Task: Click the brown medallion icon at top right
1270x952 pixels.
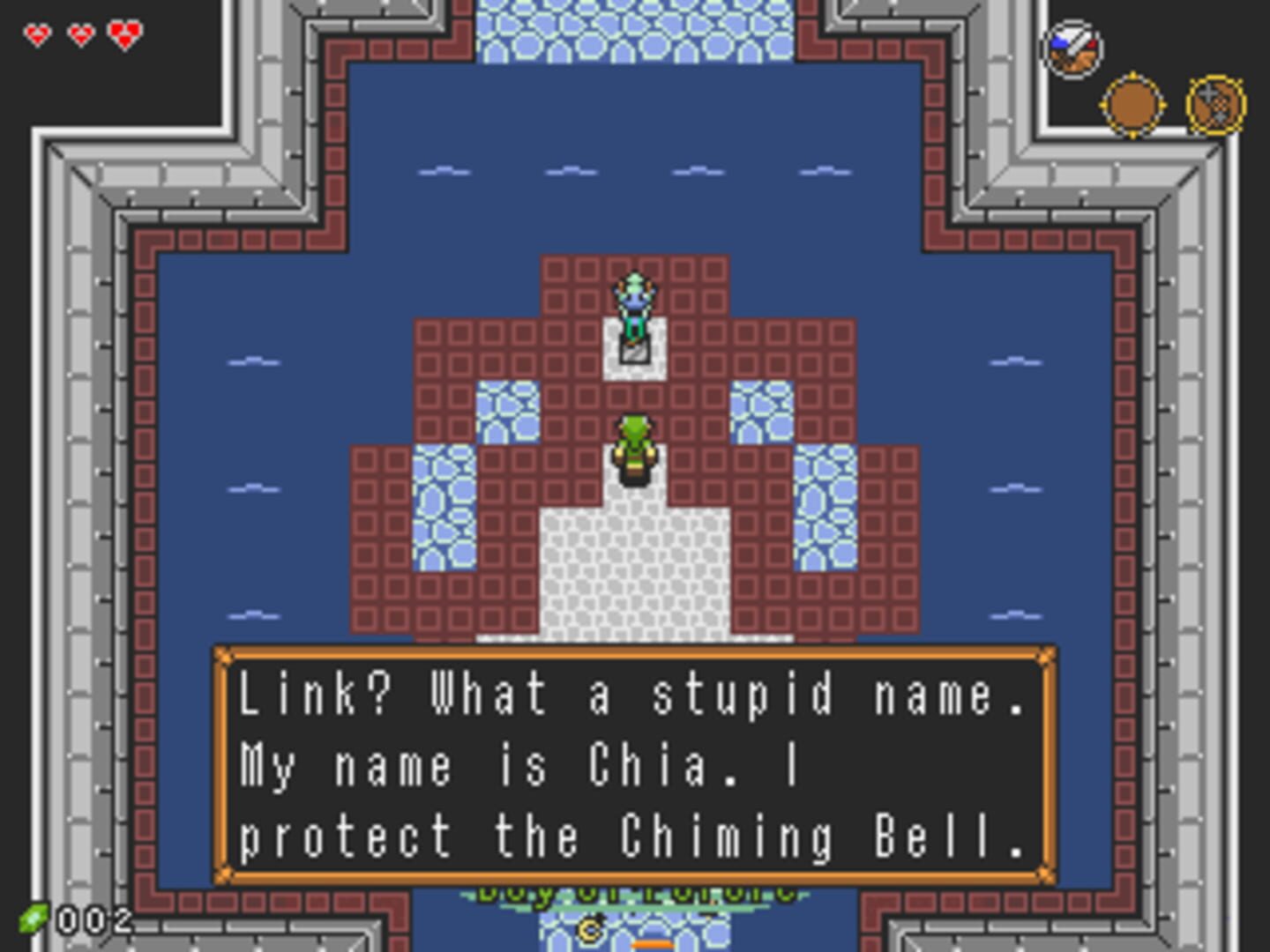Action: pyautogui.click(x=1132, y=102)
